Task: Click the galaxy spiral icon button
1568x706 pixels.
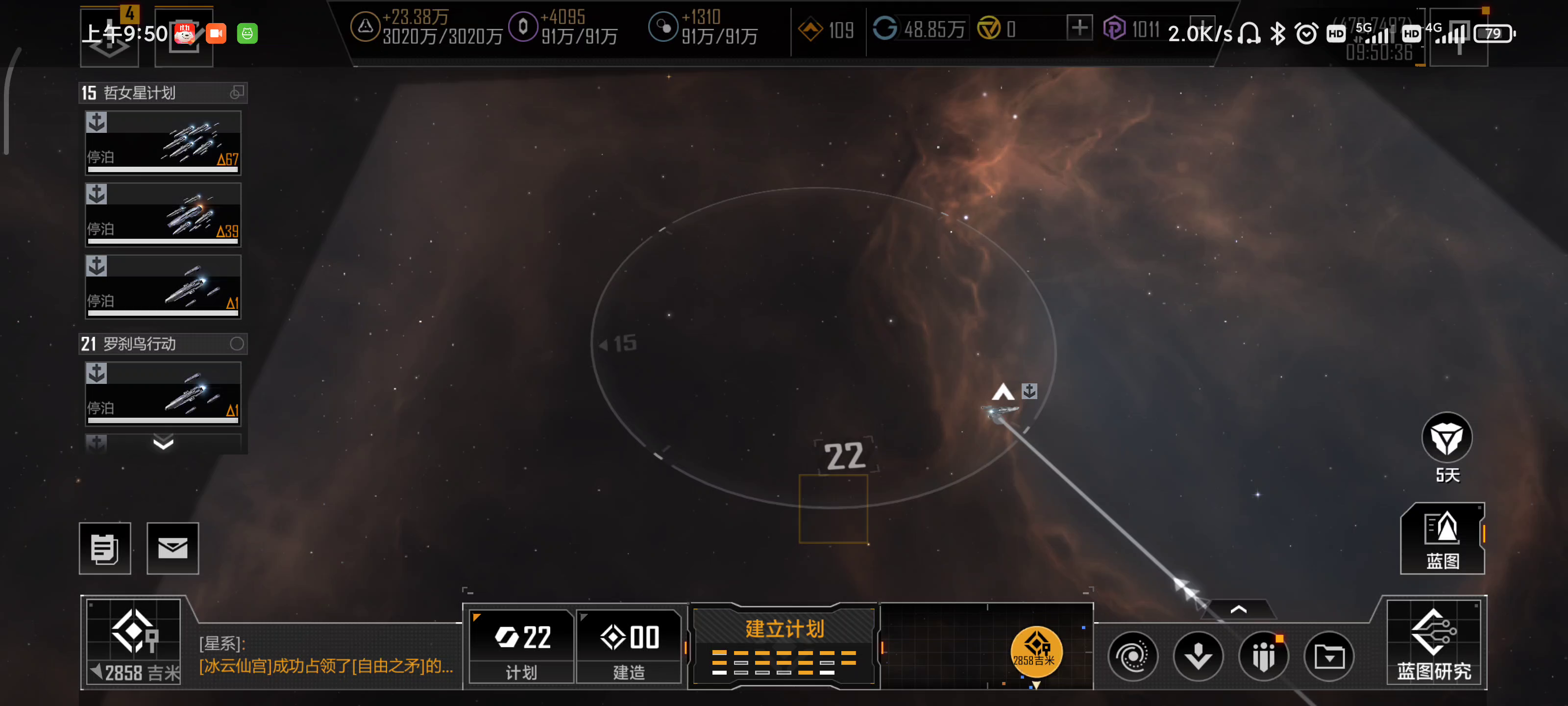Action: [1133, 656]
